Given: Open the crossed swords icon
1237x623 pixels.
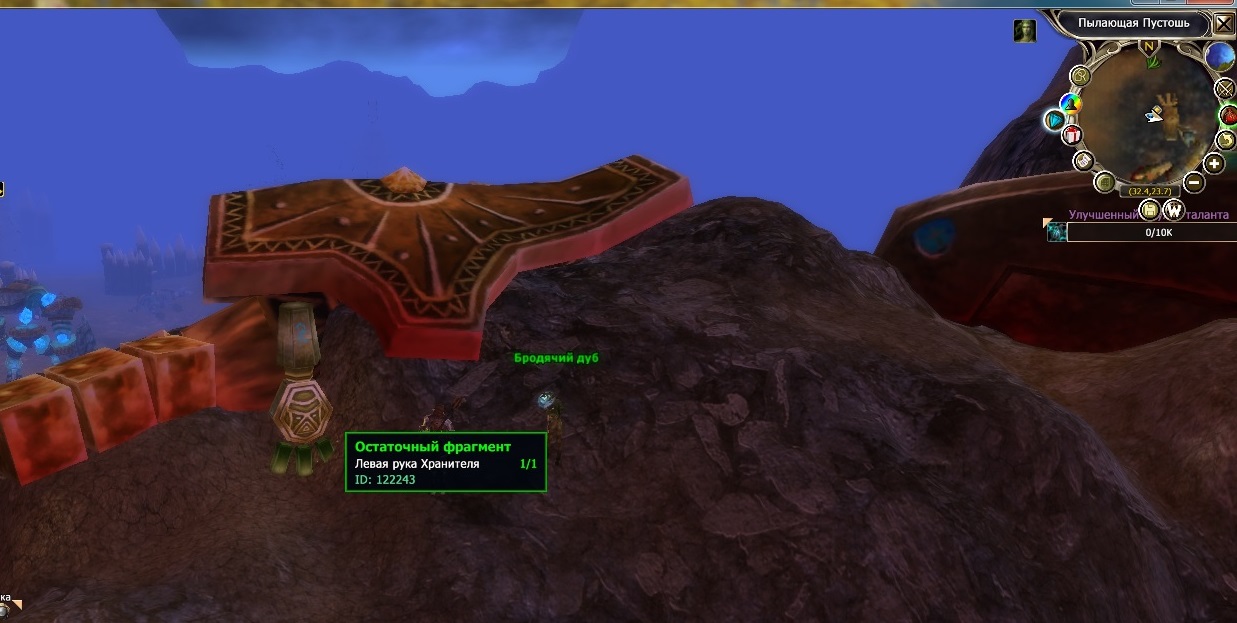Looking at the screenshot, I should (1226, 89).
